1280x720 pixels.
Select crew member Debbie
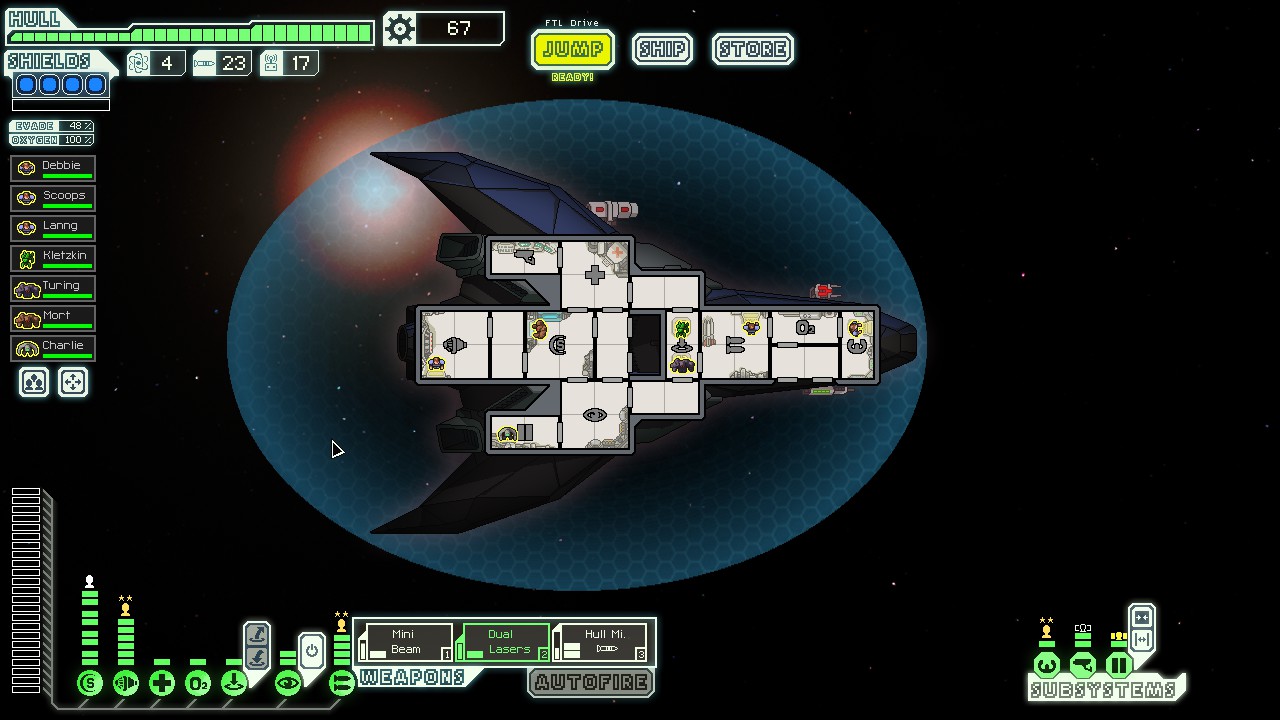point(54,167)
